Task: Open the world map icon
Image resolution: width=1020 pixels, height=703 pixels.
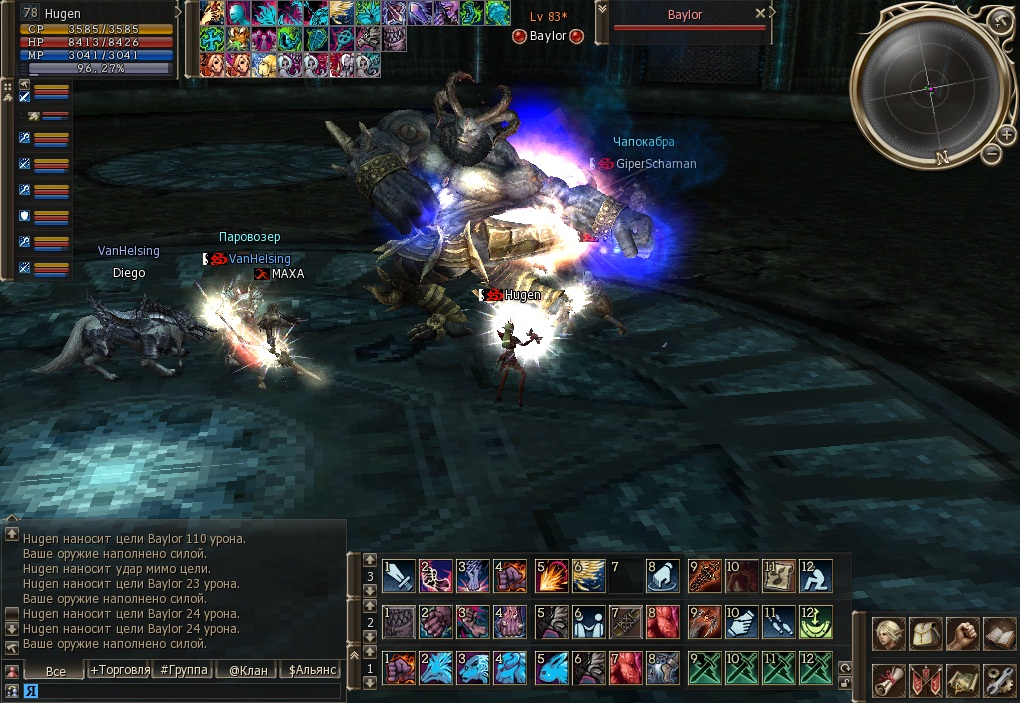Action: pyautogui.click(x=961, y=679)
